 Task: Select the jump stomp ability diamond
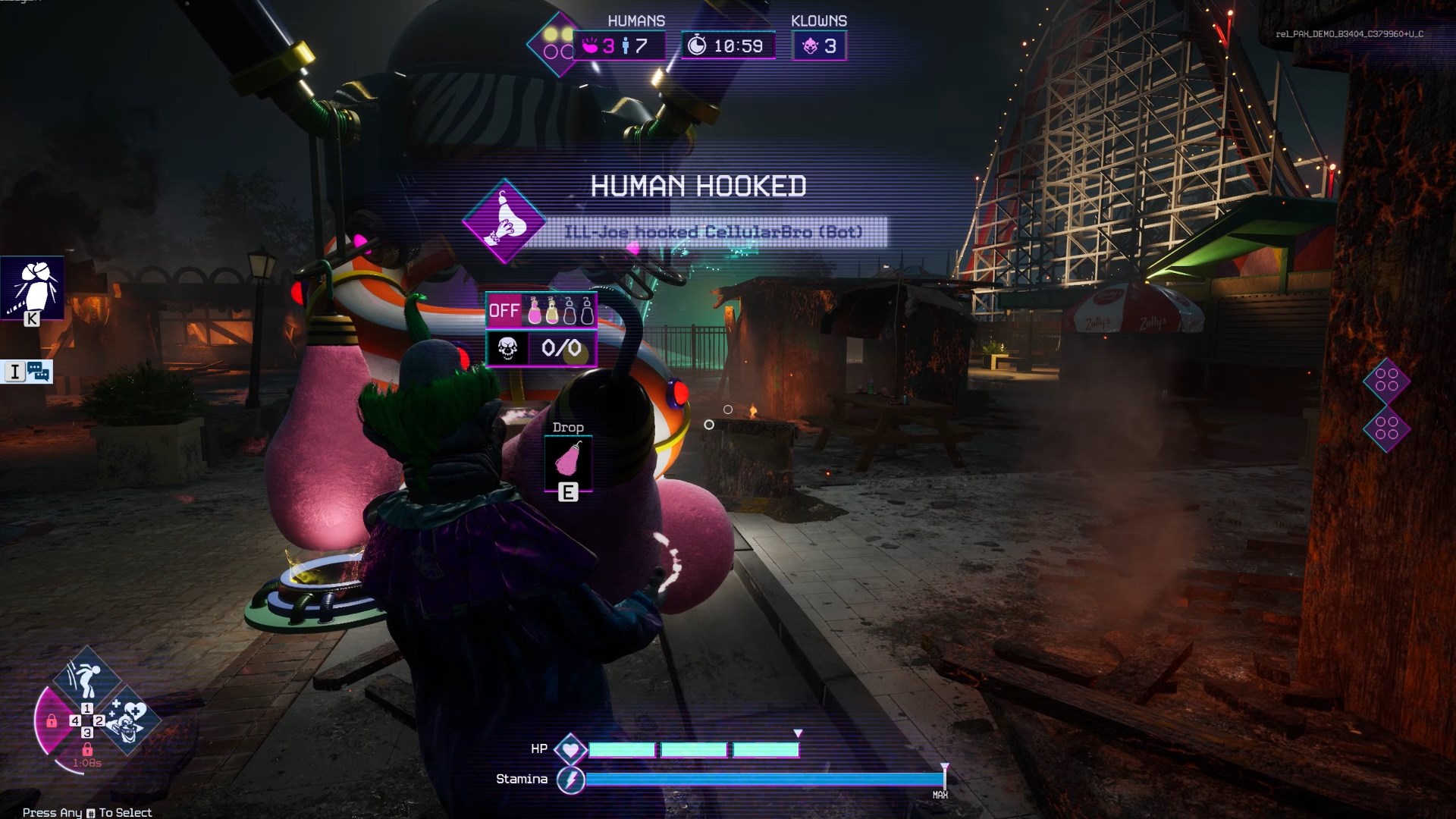point(86,677)
